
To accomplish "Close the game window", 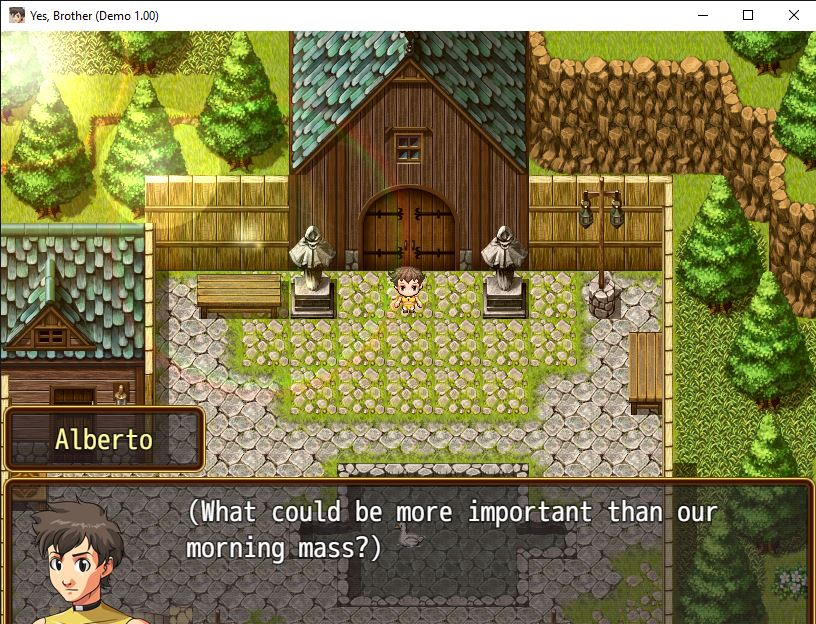I will pos(793,15).
